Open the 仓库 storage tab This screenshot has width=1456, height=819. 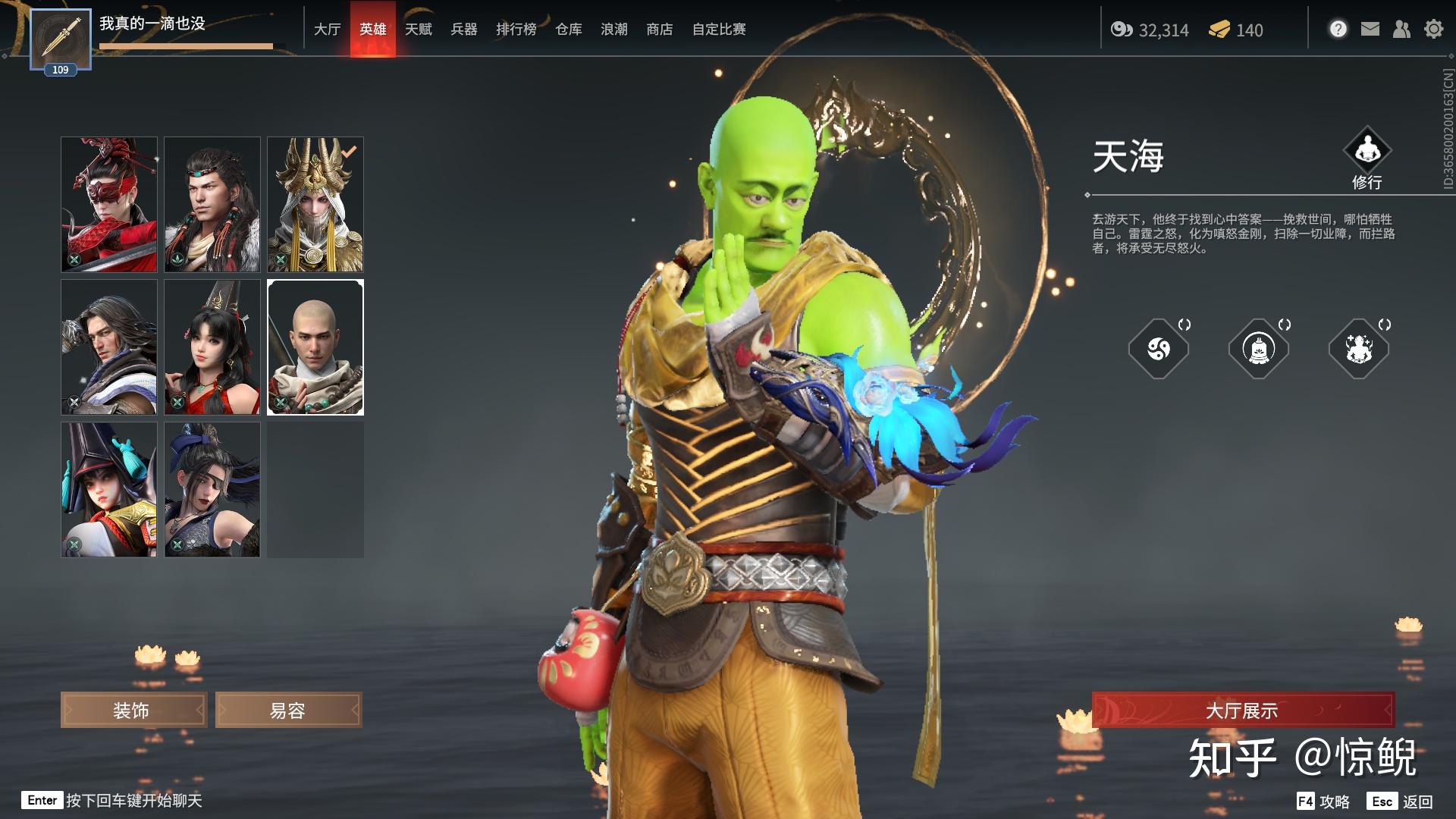(x=568, y=30)
